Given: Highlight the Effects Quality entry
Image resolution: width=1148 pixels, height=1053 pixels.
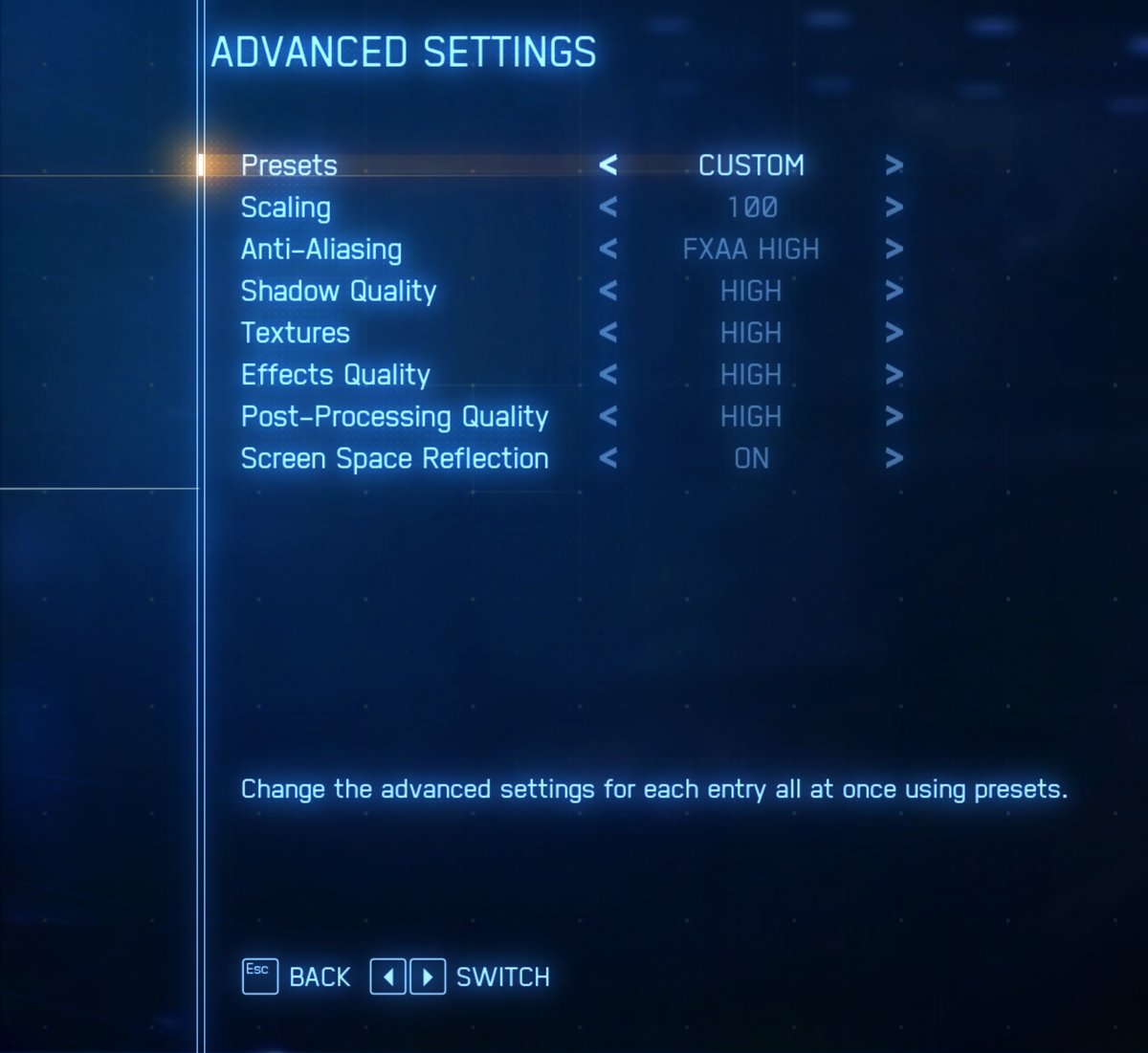Looking at the screenshot, I should [336, 375].
